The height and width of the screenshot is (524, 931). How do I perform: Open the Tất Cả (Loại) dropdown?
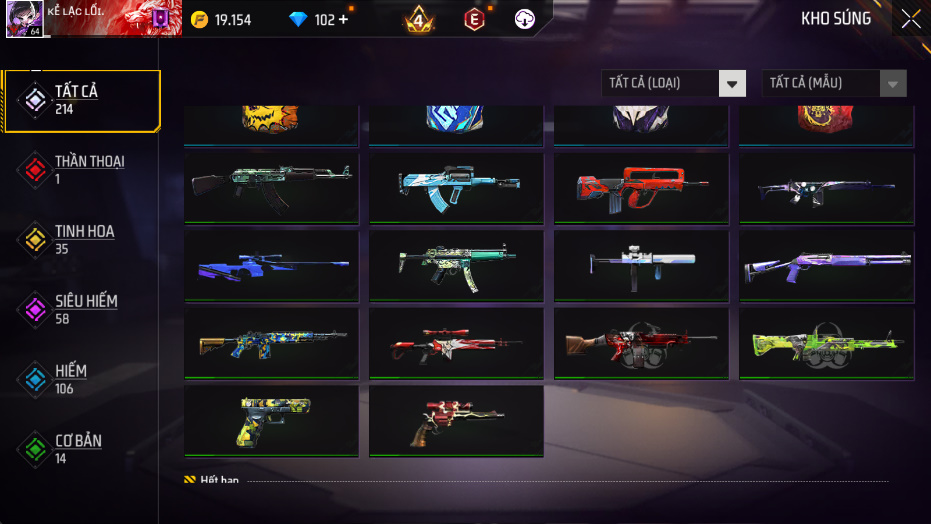pos(673,83)
